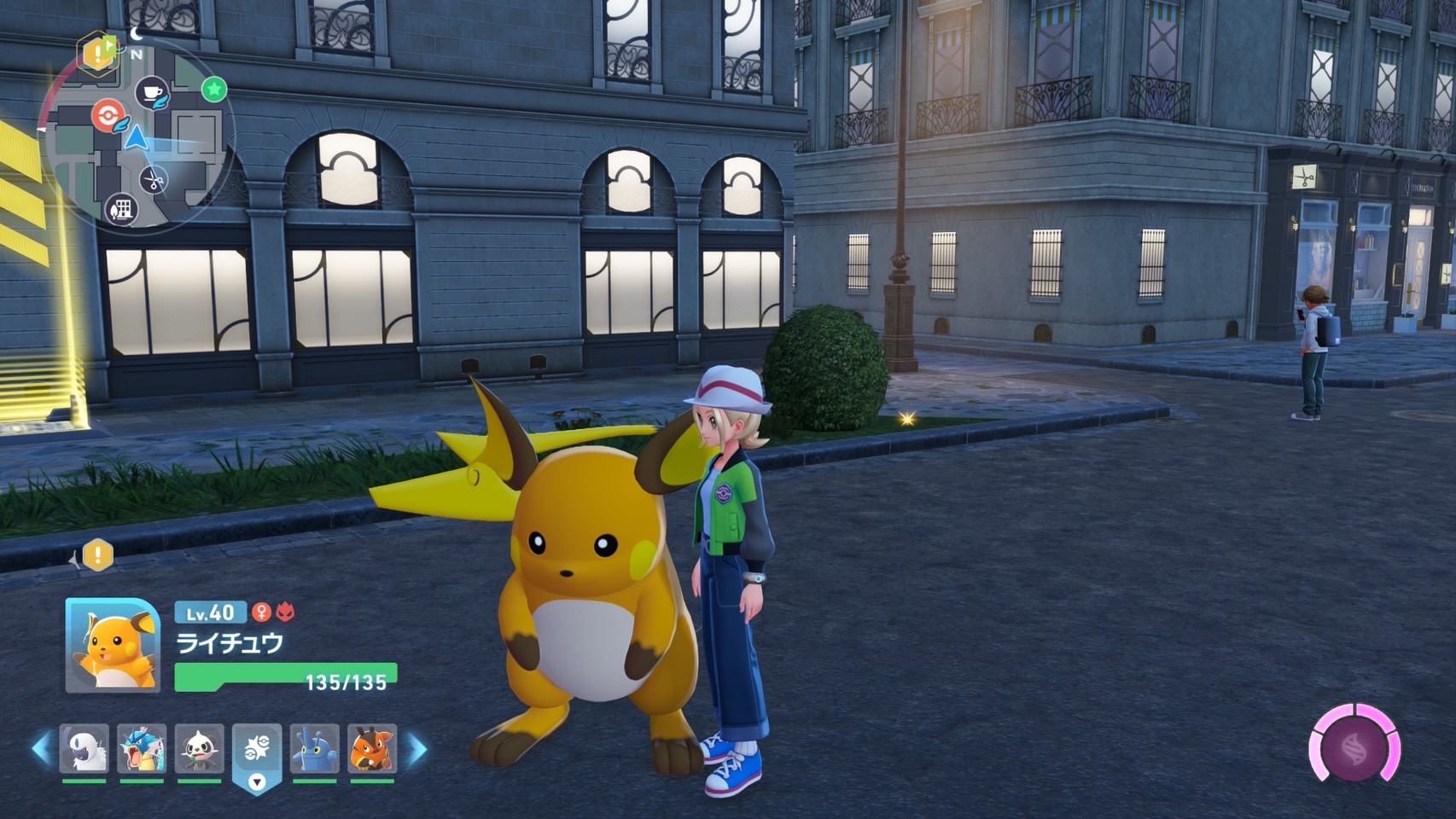
Task: Tap the moon time-of-day icon above the minimap
Action: 137,34
